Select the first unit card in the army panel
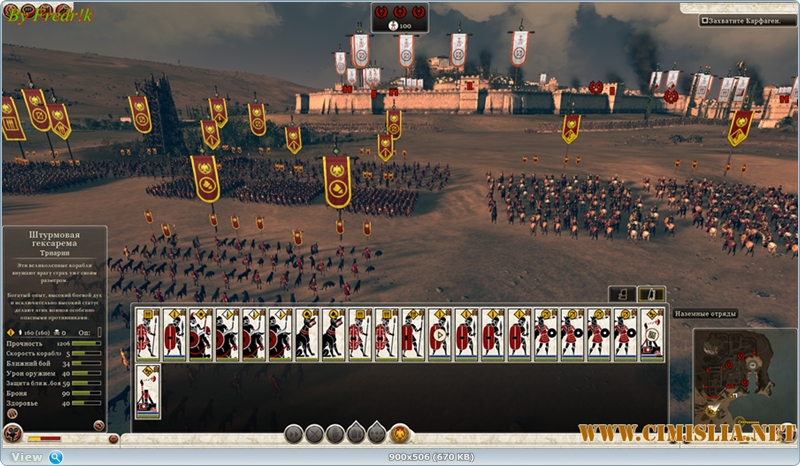This screenshot has width=800, height=466. click(x=148, y=334)
